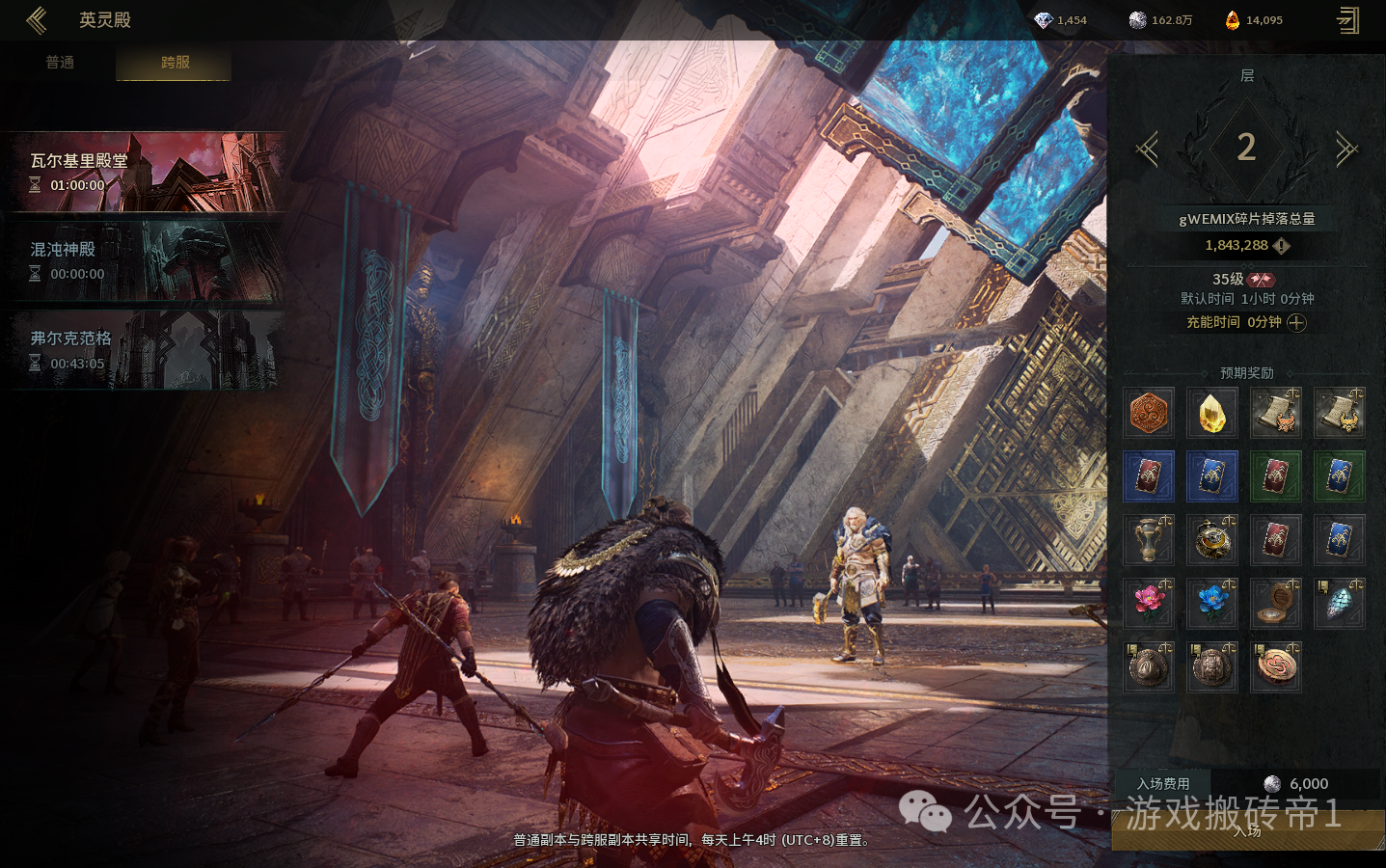The image size is (1386, 868).
Task: View the pale blue feather-stone reward
Action: click(1340, 603)
